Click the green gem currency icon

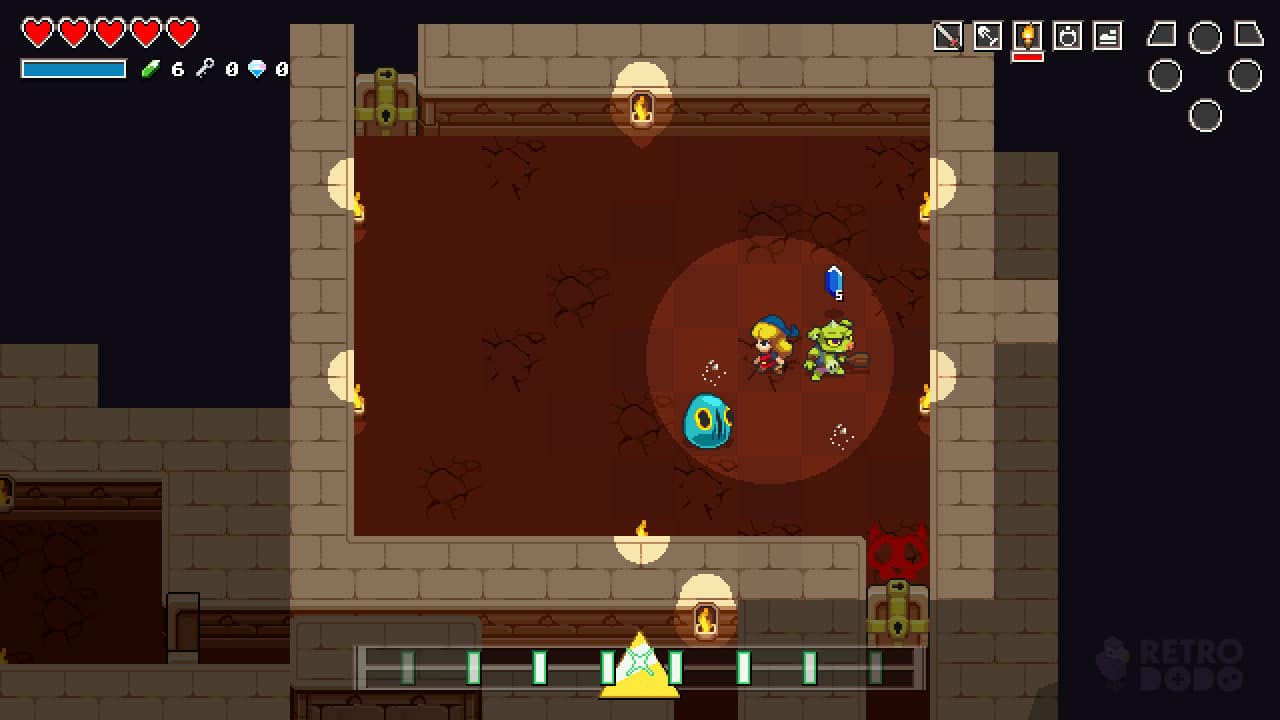[x=150, y=68]
